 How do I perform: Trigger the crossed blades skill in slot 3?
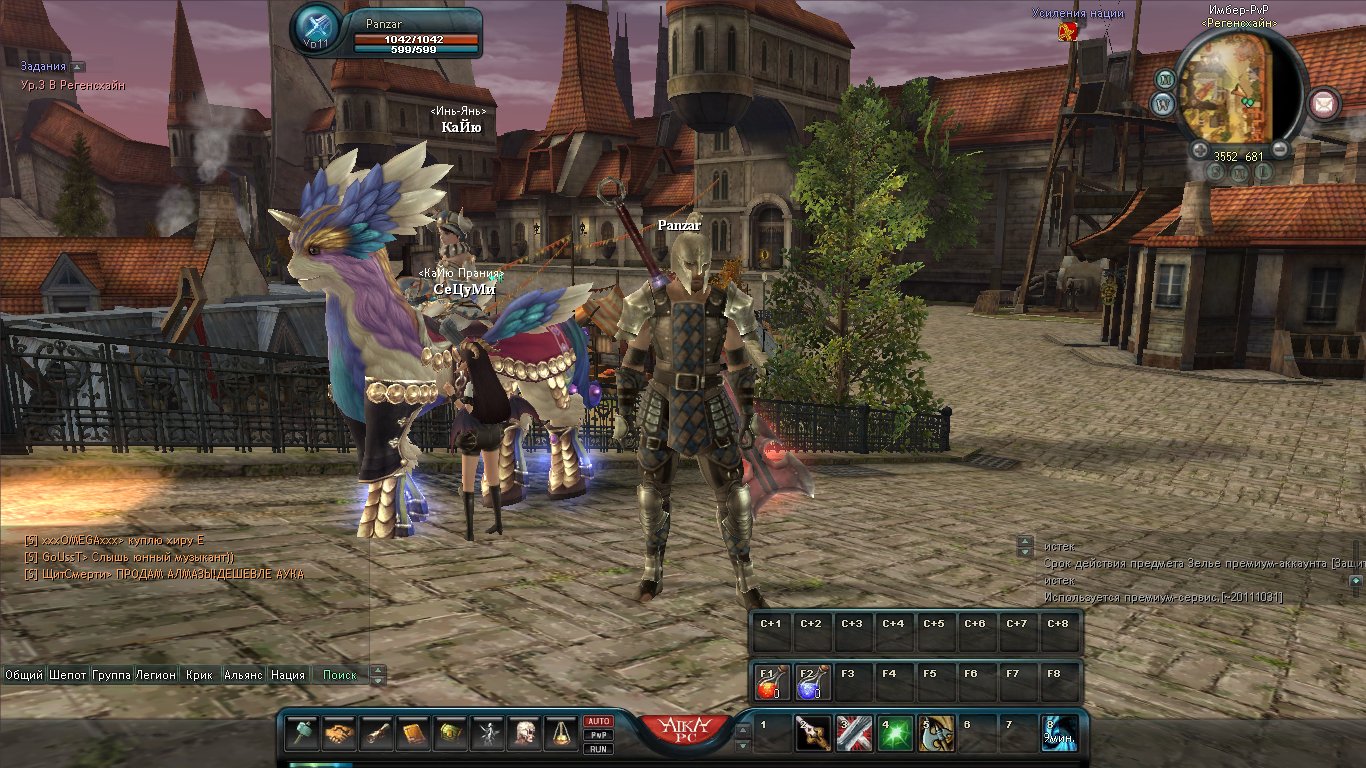(x=853, y=735)
